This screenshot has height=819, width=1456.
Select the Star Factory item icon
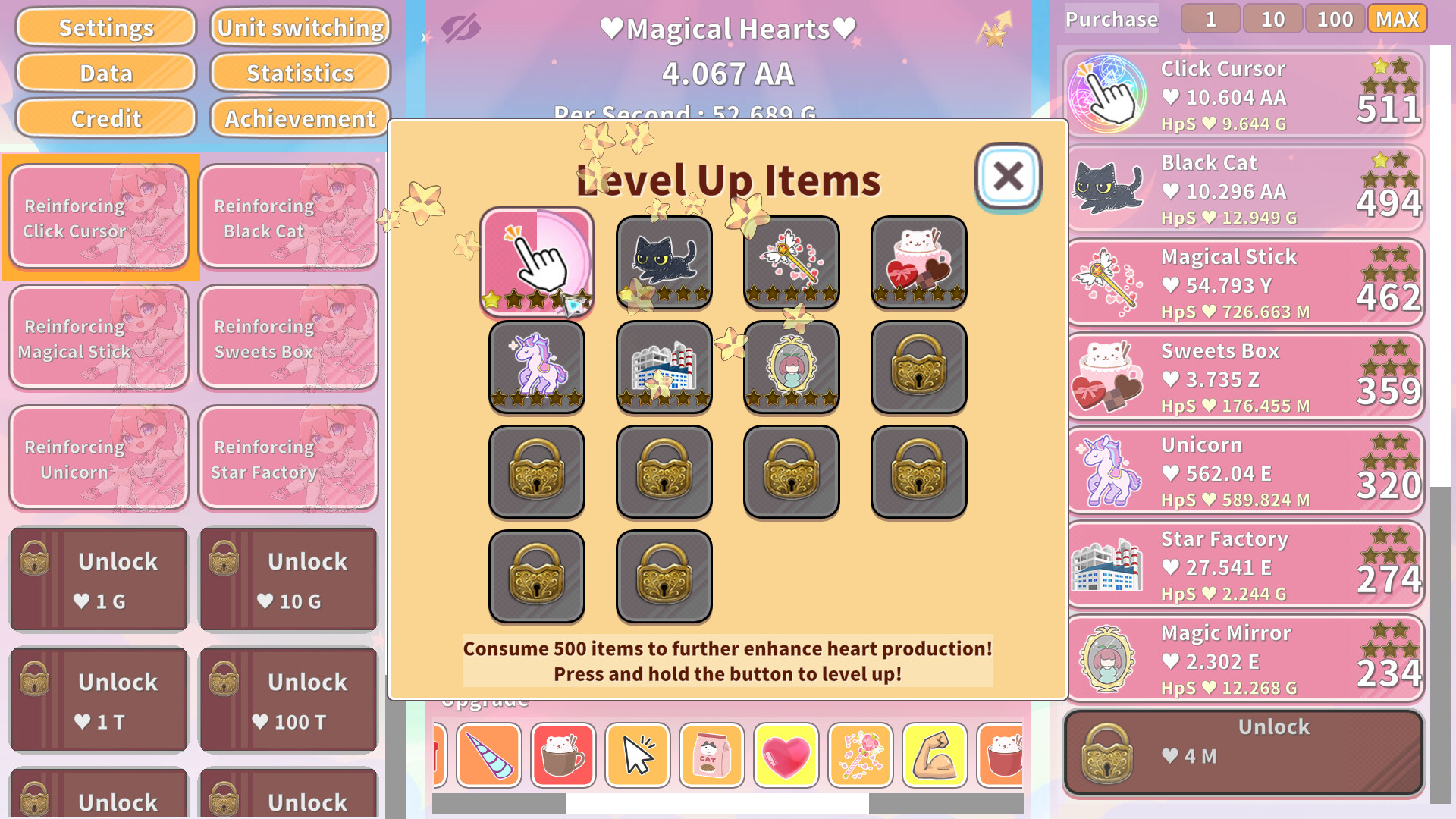[x=664, y=368]
